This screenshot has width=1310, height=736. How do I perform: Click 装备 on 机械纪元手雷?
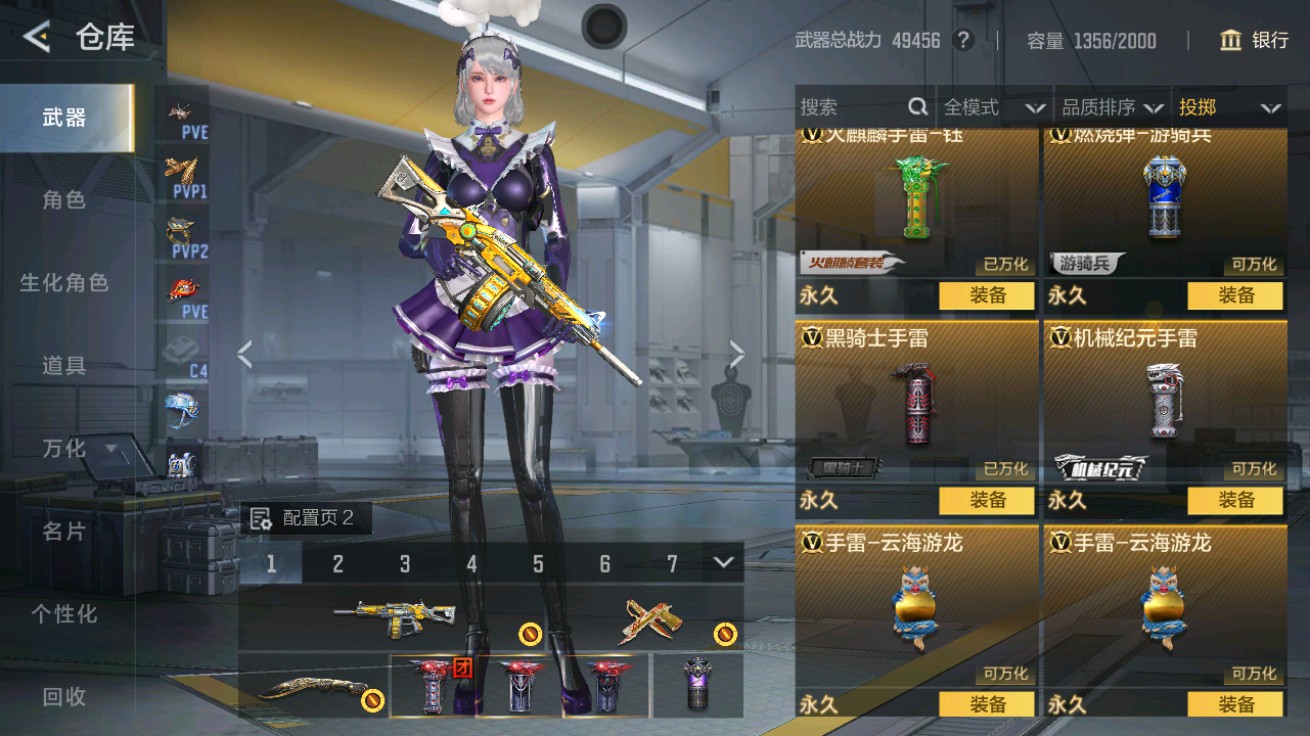point(1238,501)
